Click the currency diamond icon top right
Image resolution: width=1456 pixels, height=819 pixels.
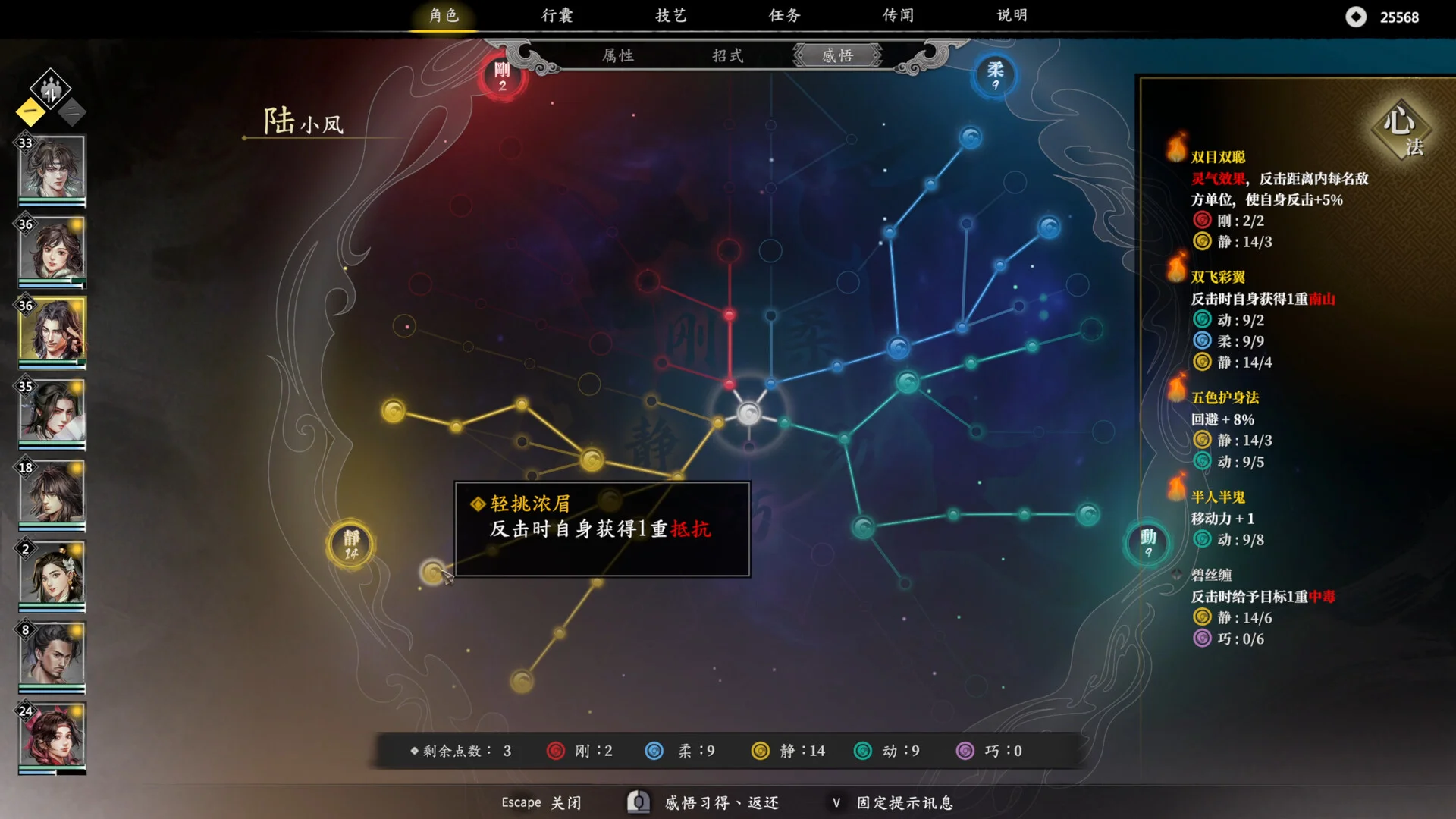(1357, 17)
